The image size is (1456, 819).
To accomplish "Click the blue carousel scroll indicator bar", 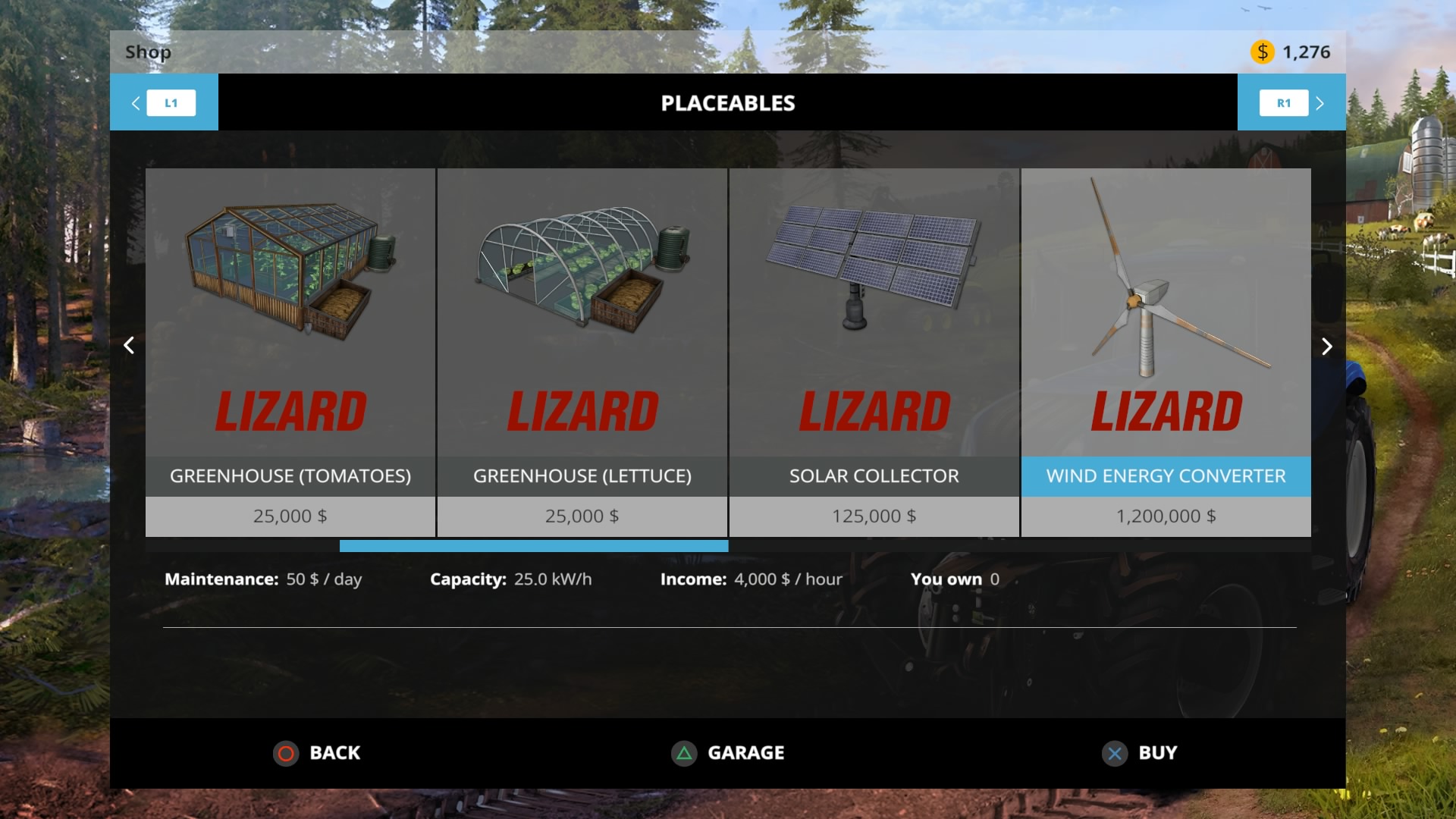I will click(533, 545).
